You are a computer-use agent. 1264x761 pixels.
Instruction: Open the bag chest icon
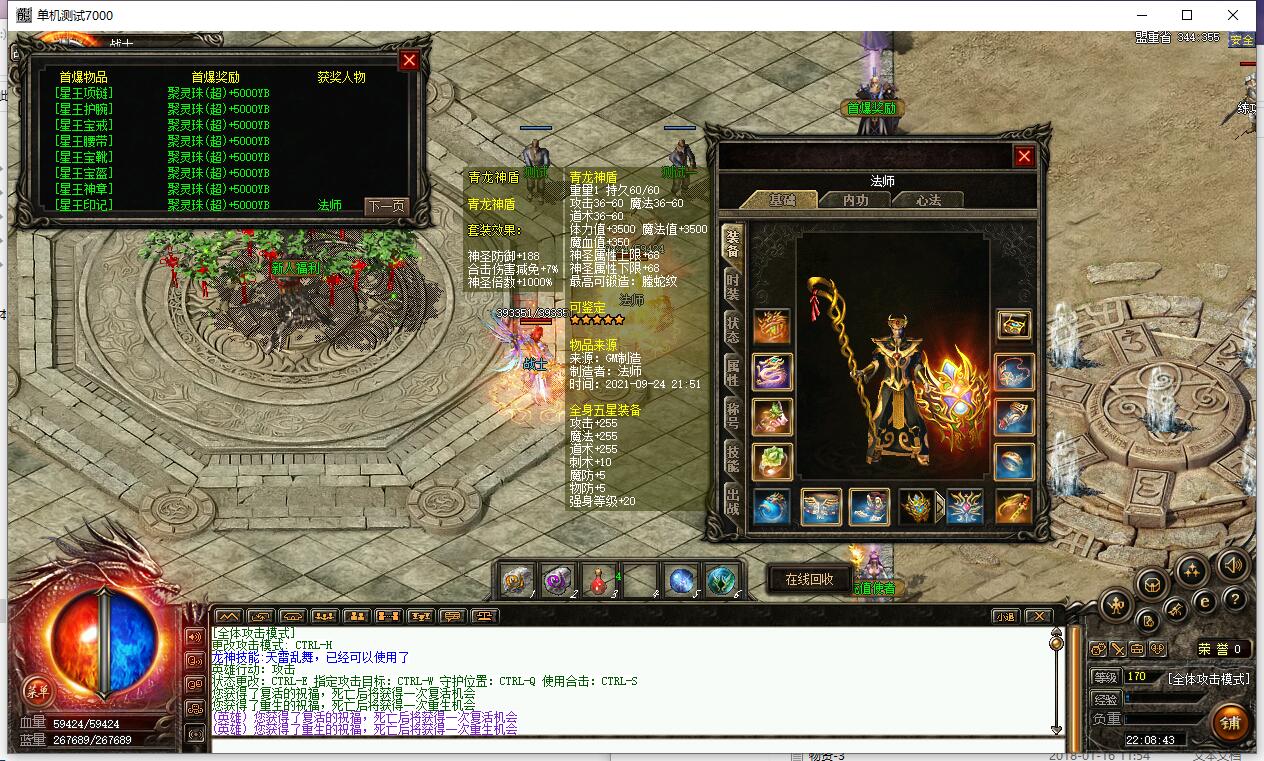click(1150, 584)
